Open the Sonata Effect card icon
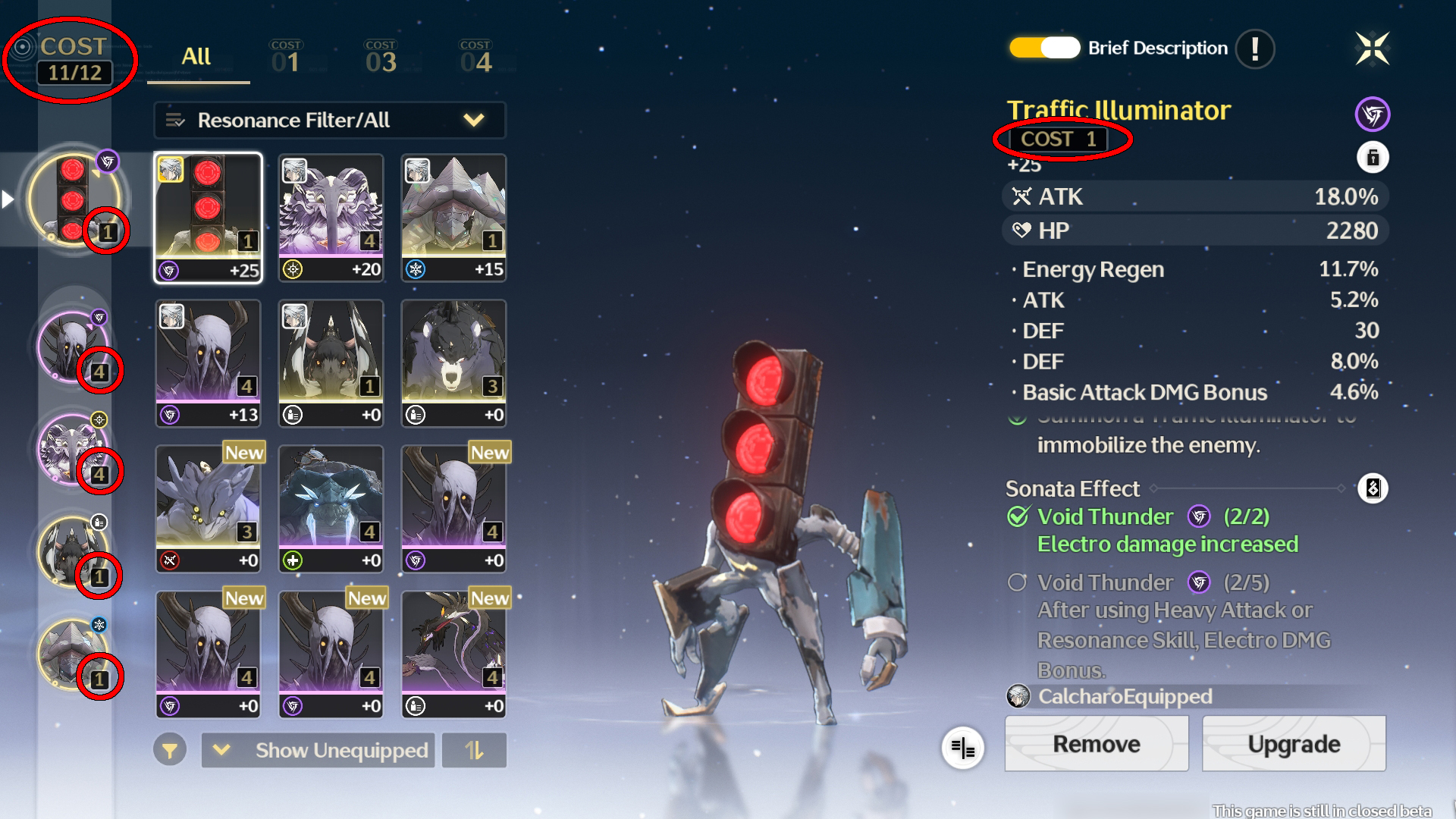Screen dimensions: 1456x819 [x=1374, y=489]
